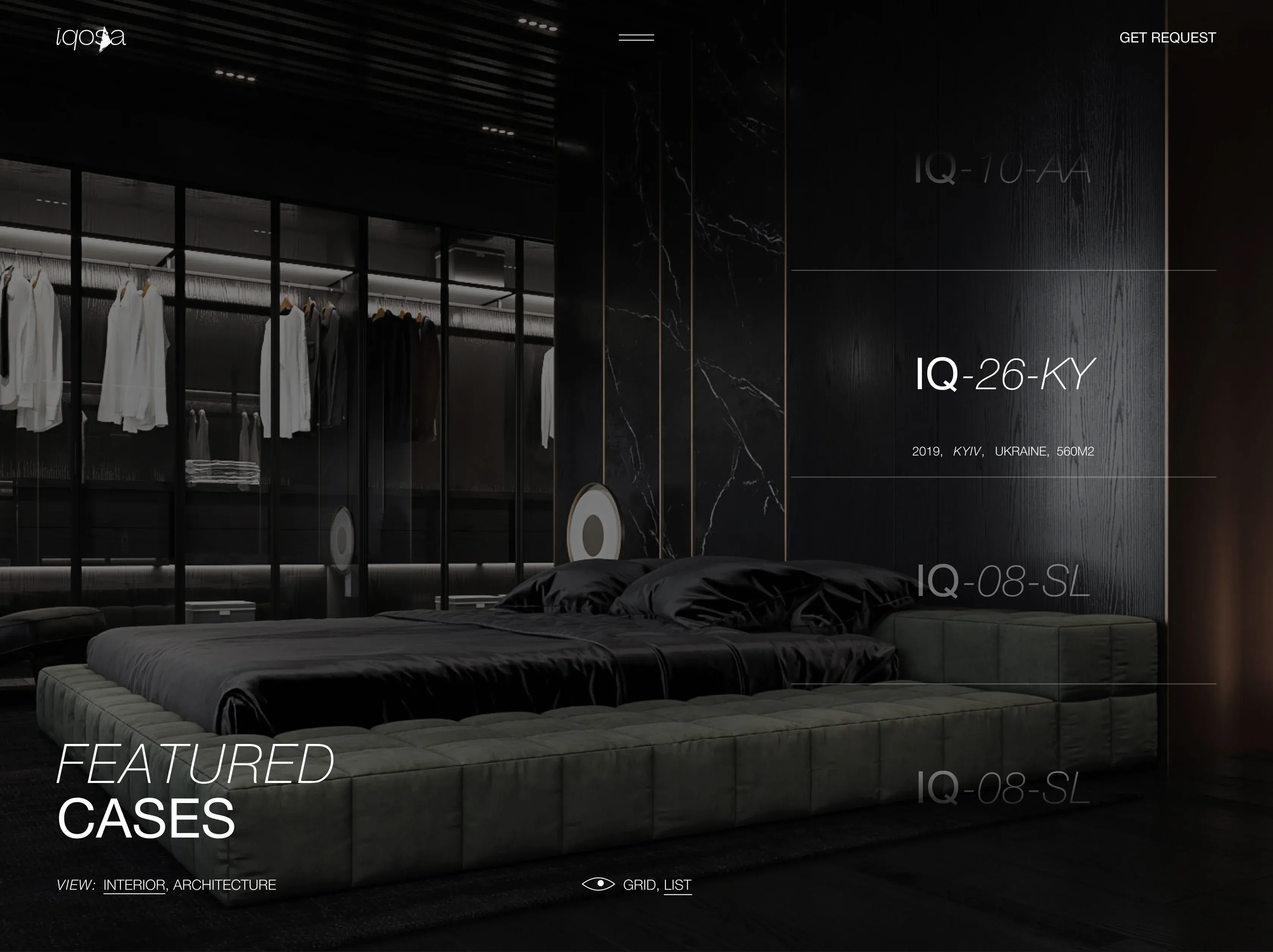
Task: Filter cases by Interior view
Action: [134, 885]
